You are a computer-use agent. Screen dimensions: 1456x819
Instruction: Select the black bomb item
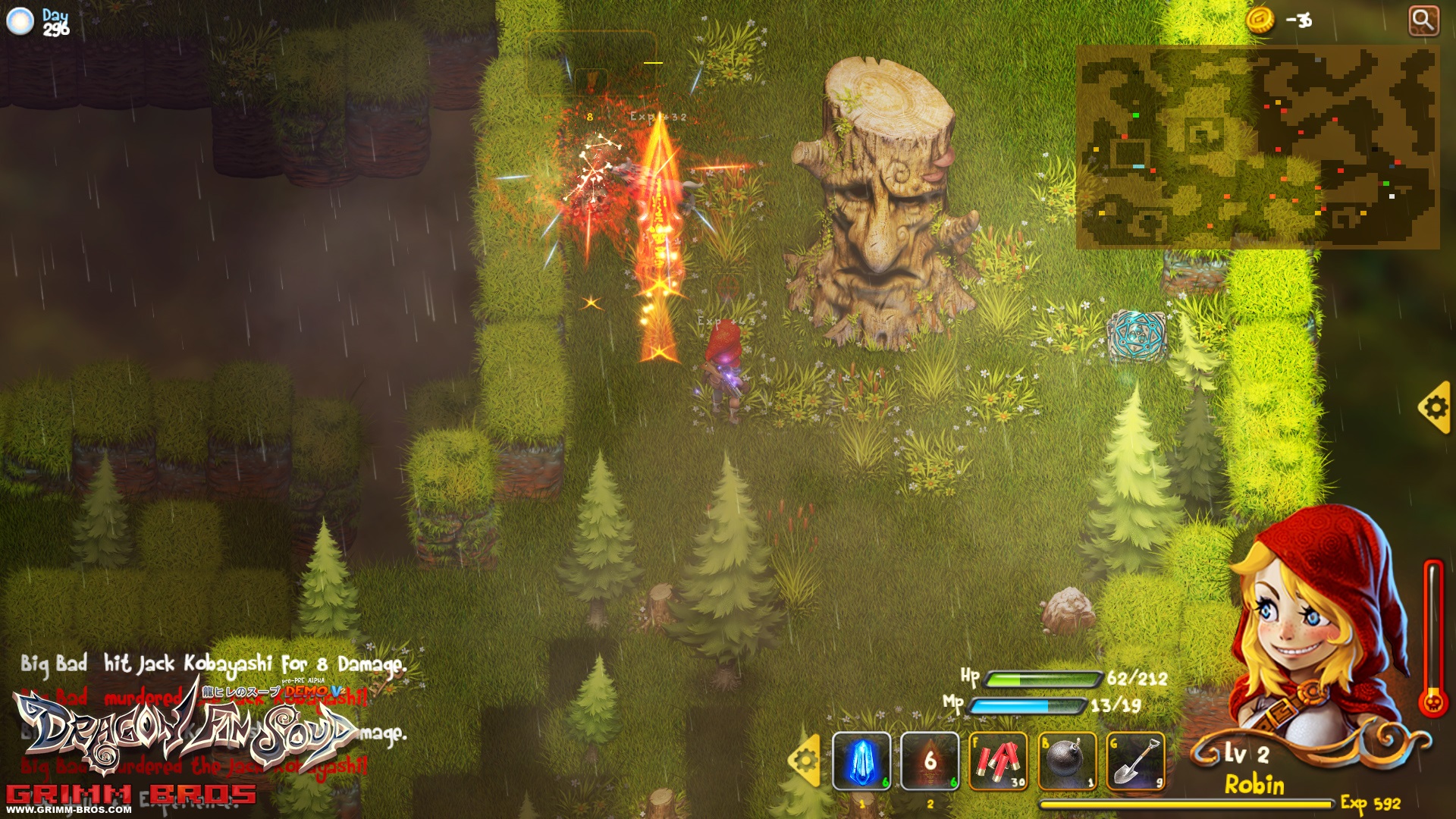1066,761
